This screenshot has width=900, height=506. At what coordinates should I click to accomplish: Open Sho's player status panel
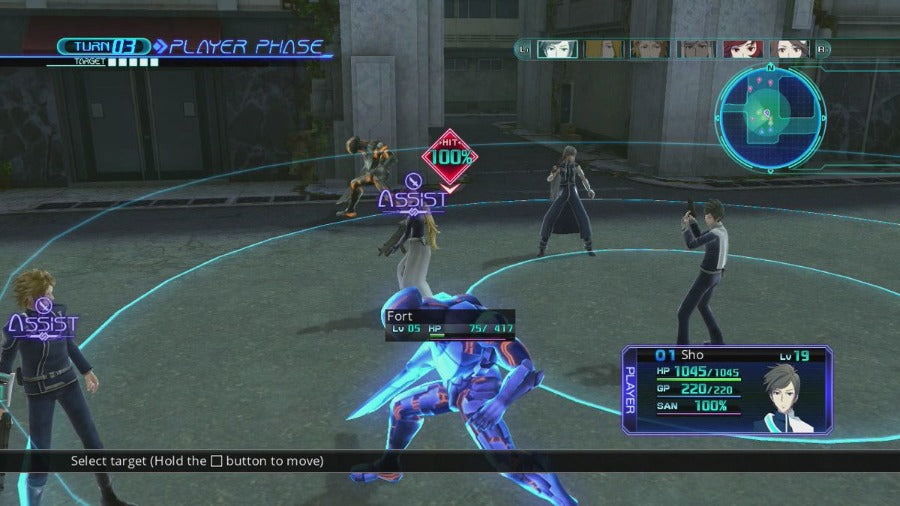click(x=726, y=389)
